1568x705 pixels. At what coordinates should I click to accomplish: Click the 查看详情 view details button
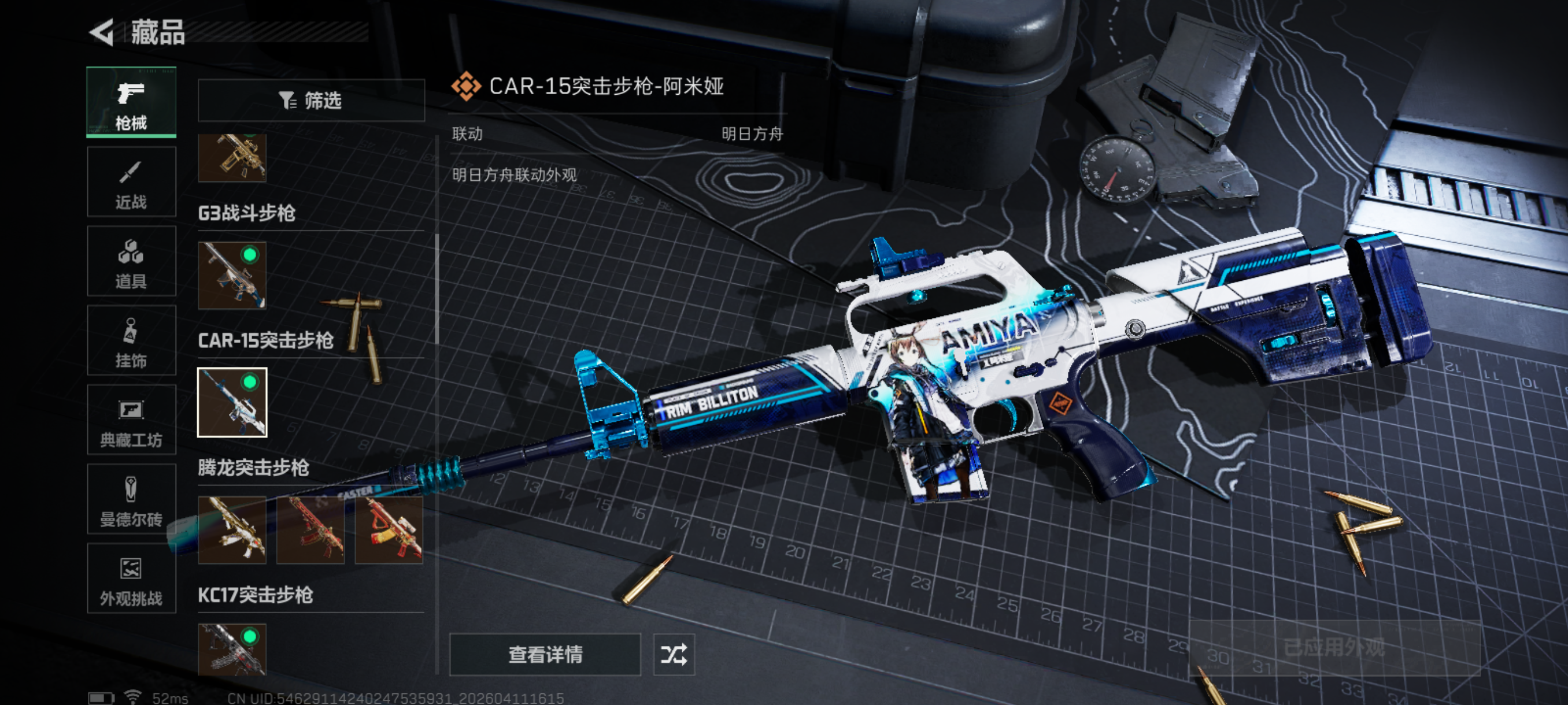[x=545, y=655]
